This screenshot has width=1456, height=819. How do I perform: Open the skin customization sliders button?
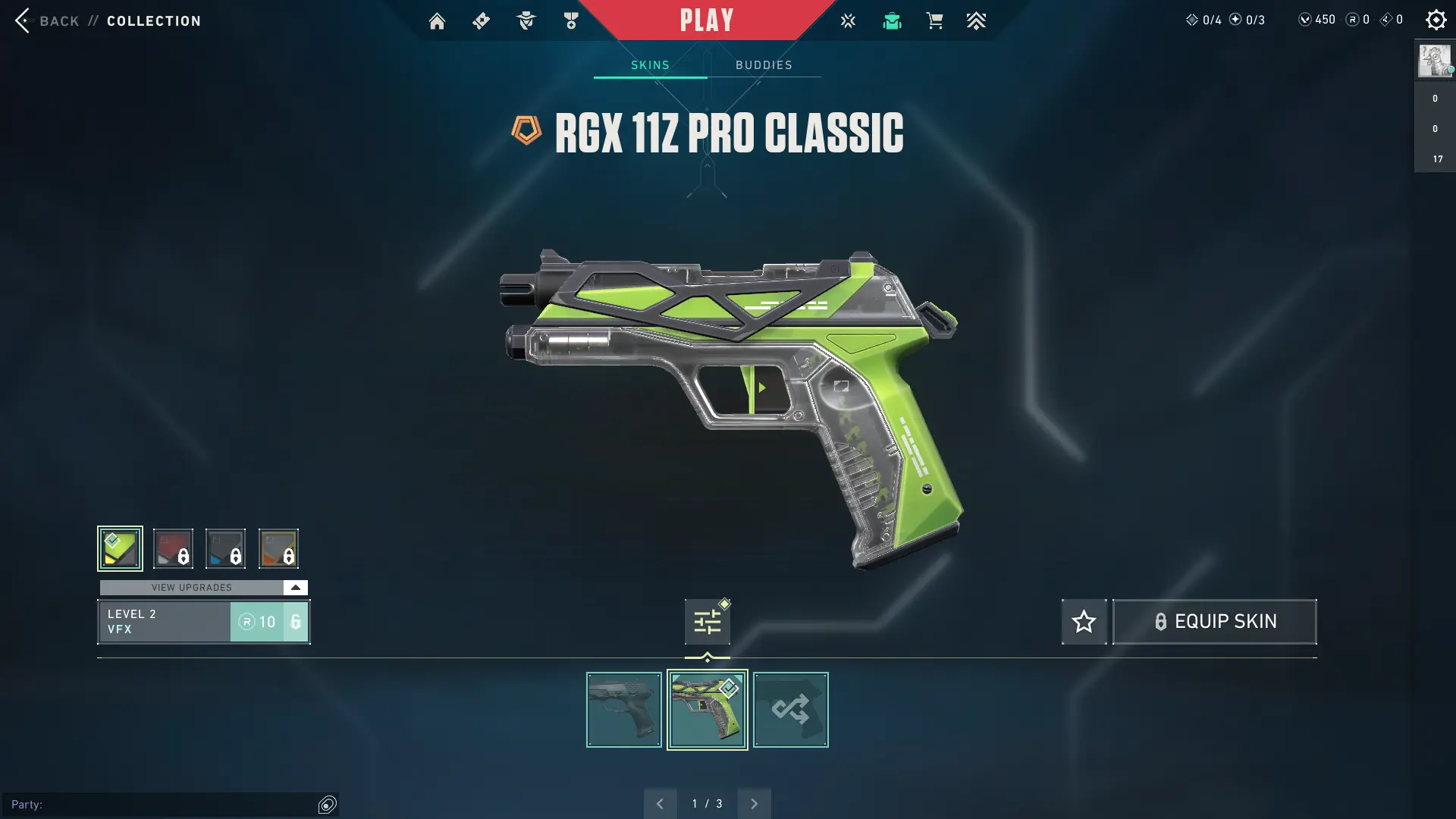coord(707,622)
